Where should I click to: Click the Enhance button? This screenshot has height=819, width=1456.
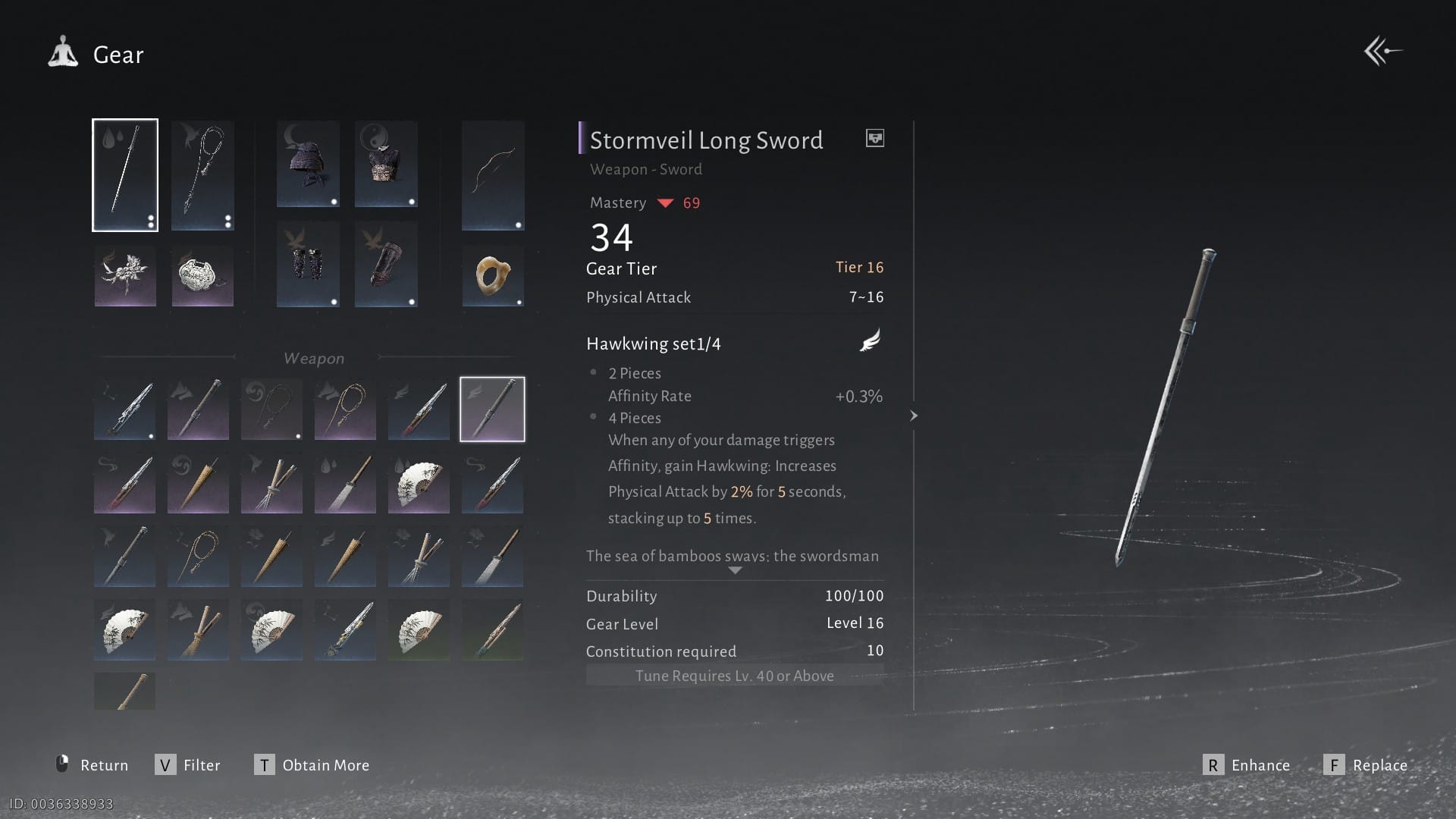pos(1247,765)
